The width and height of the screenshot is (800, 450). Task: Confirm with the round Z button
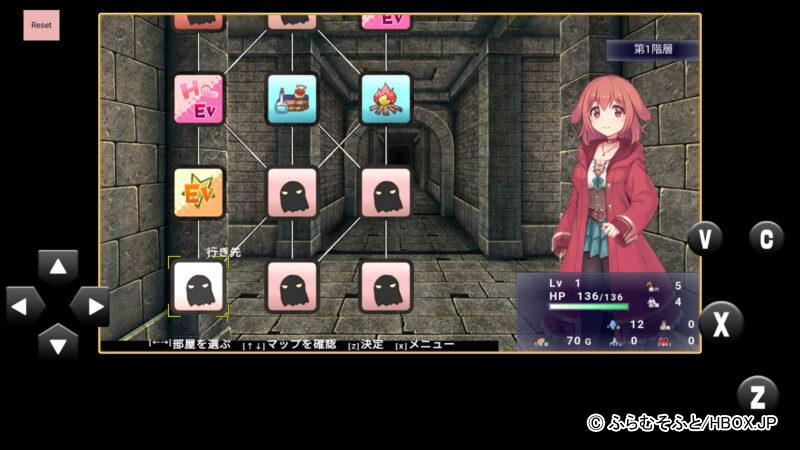click(x=757, y=394)
